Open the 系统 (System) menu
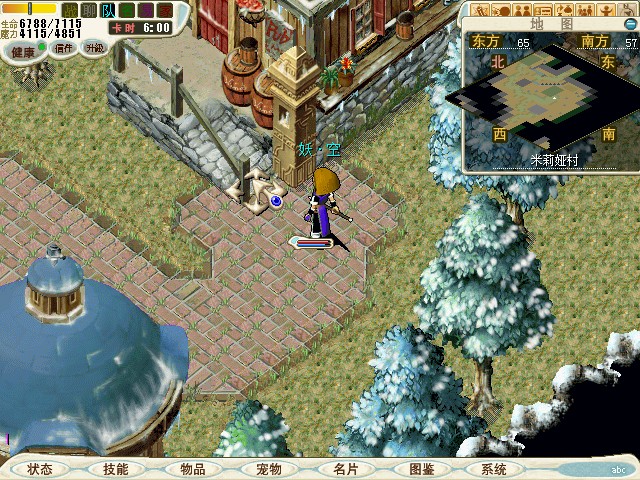 [493, 469]
